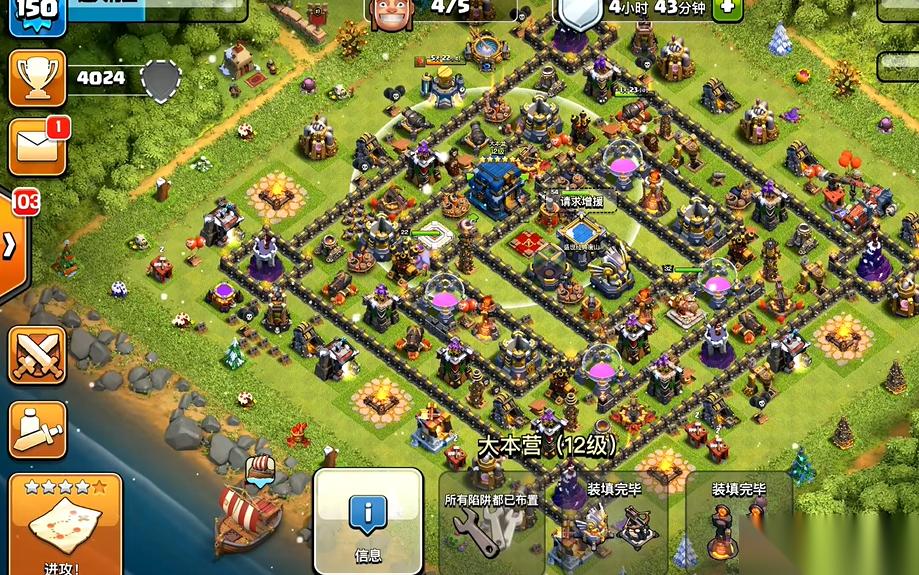Image resolution: width=919 pixels, height=575 pixels.
Task: Select the 装填完毕 inferno tower reload button
Action: [738, 526]
